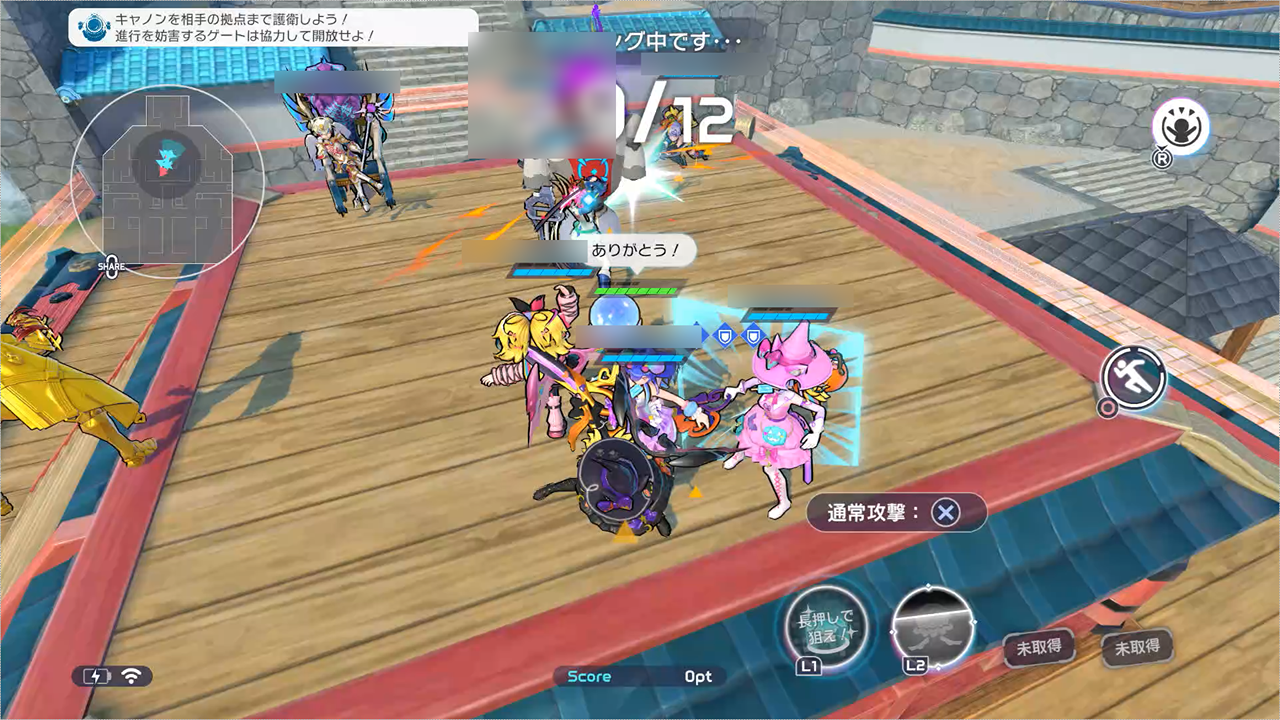Activate the greyed-out bow-shaped skill icon

tap(931, 625)
